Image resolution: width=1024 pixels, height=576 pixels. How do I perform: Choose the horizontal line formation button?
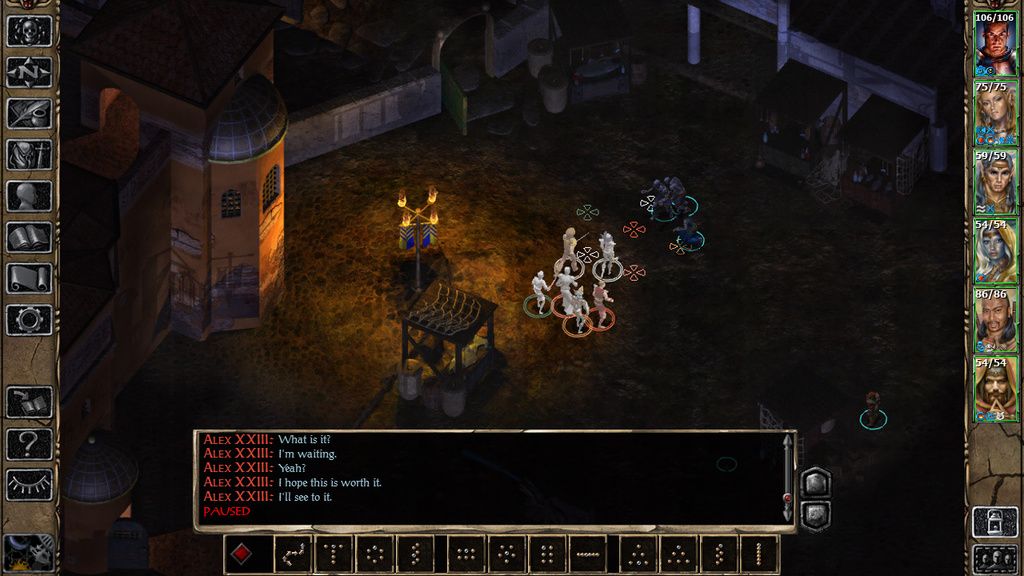coord(588,554)
